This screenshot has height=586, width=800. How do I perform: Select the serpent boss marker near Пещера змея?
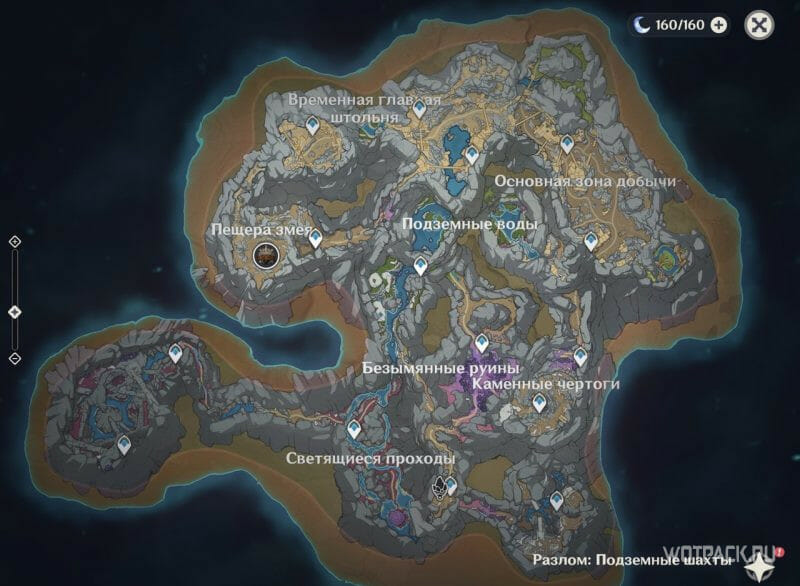[x=266, y=256]
